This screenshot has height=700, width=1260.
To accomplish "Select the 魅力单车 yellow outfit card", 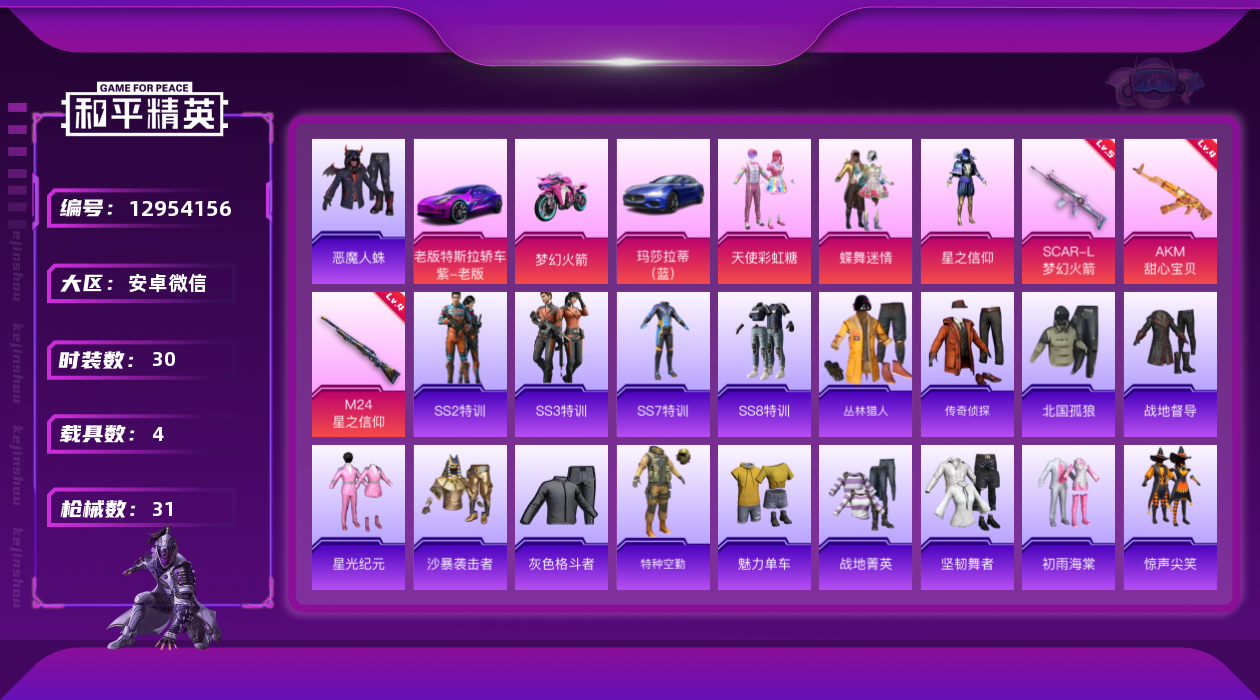I will [x=764, y=517].
